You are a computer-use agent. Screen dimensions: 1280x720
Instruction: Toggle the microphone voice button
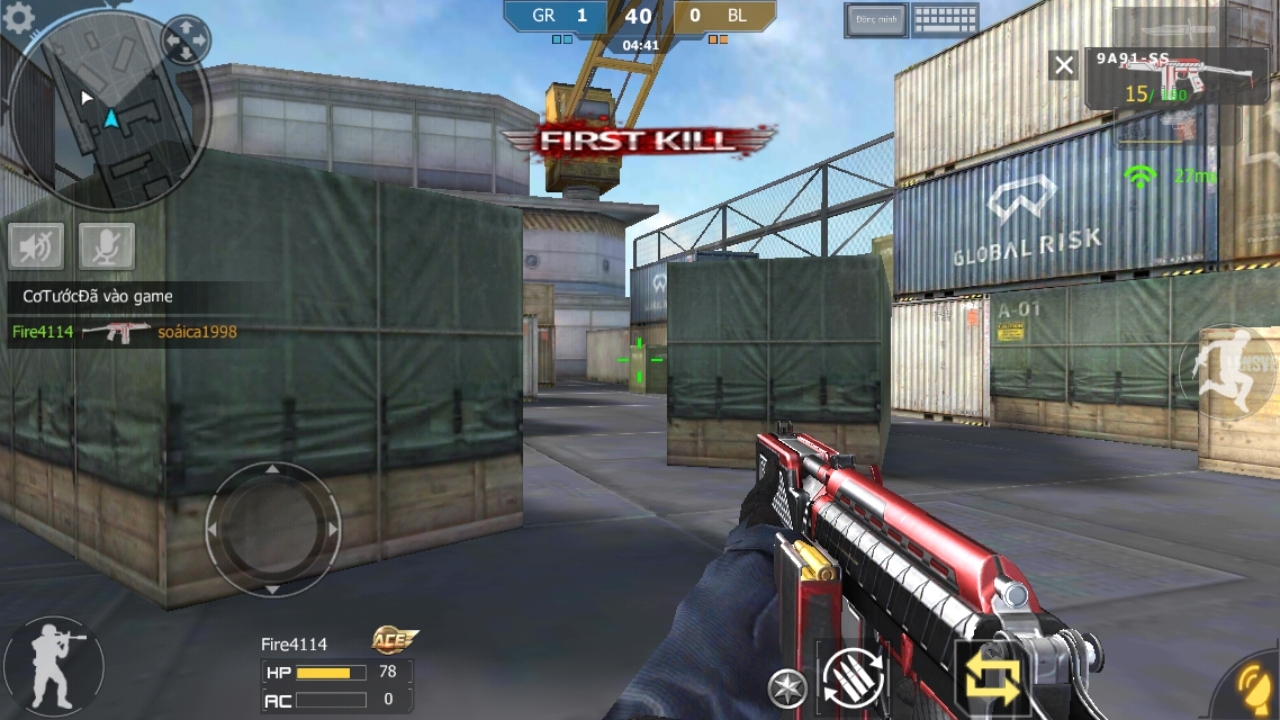pos(106,246)
